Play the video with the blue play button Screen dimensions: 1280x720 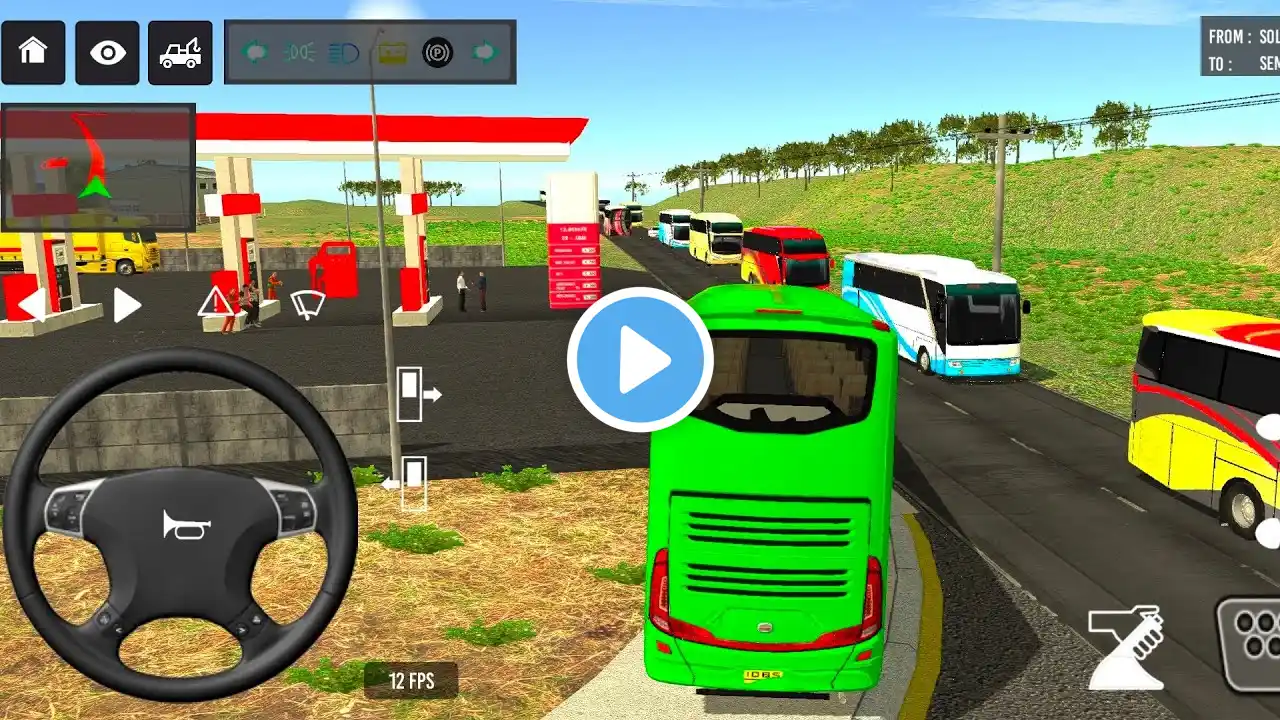[x=640, y=360]
